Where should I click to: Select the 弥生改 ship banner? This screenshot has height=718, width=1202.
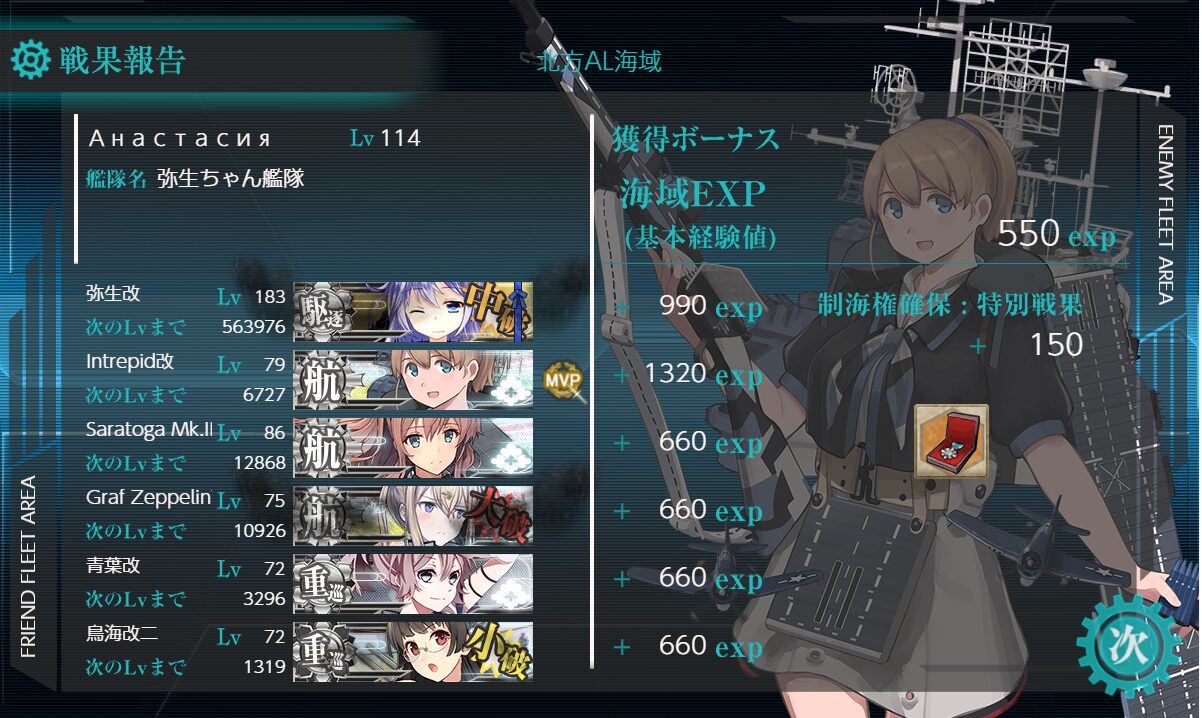[x=412, y=311]
